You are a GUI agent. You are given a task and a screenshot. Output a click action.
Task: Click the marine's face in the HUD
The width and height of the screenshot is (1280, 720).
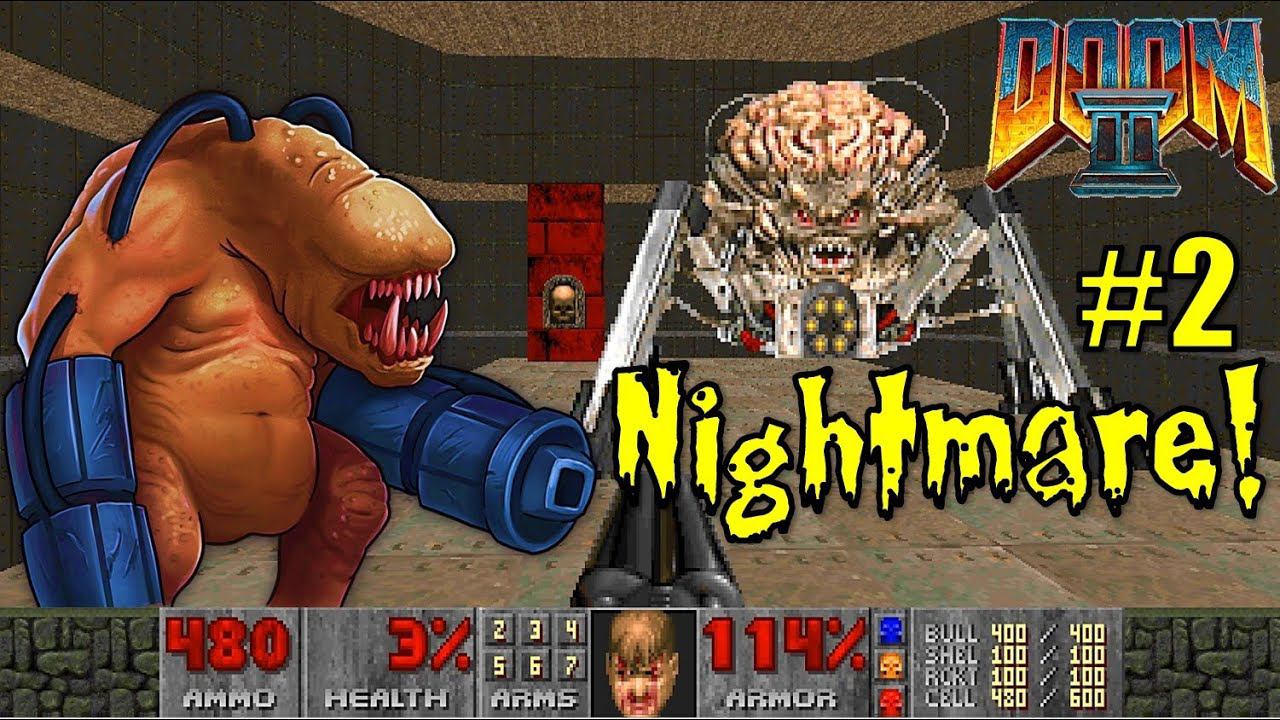tap(641, 660)
